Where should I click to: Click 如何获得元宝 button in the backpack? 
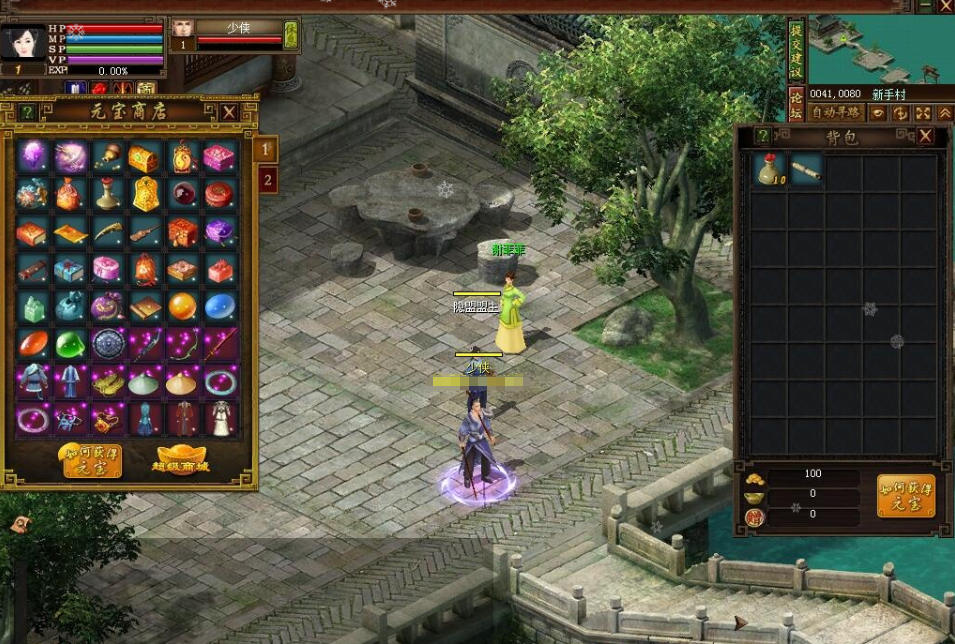(906, 495)
